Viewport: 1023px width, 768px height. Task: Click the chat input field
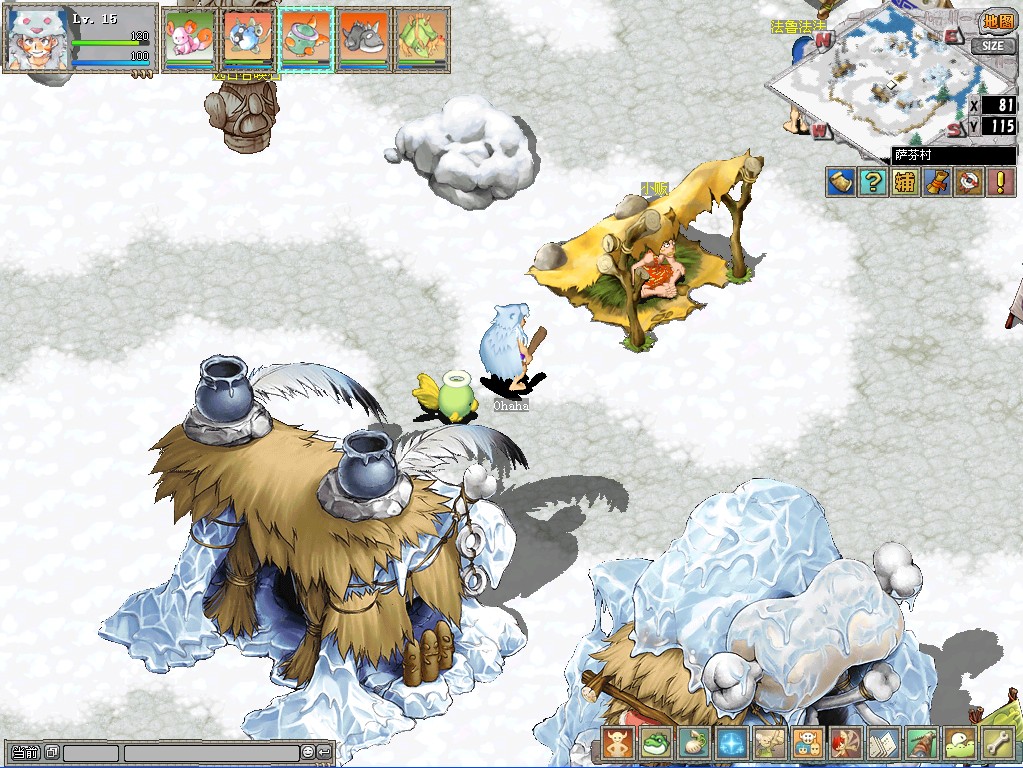(x=211, y=752)
